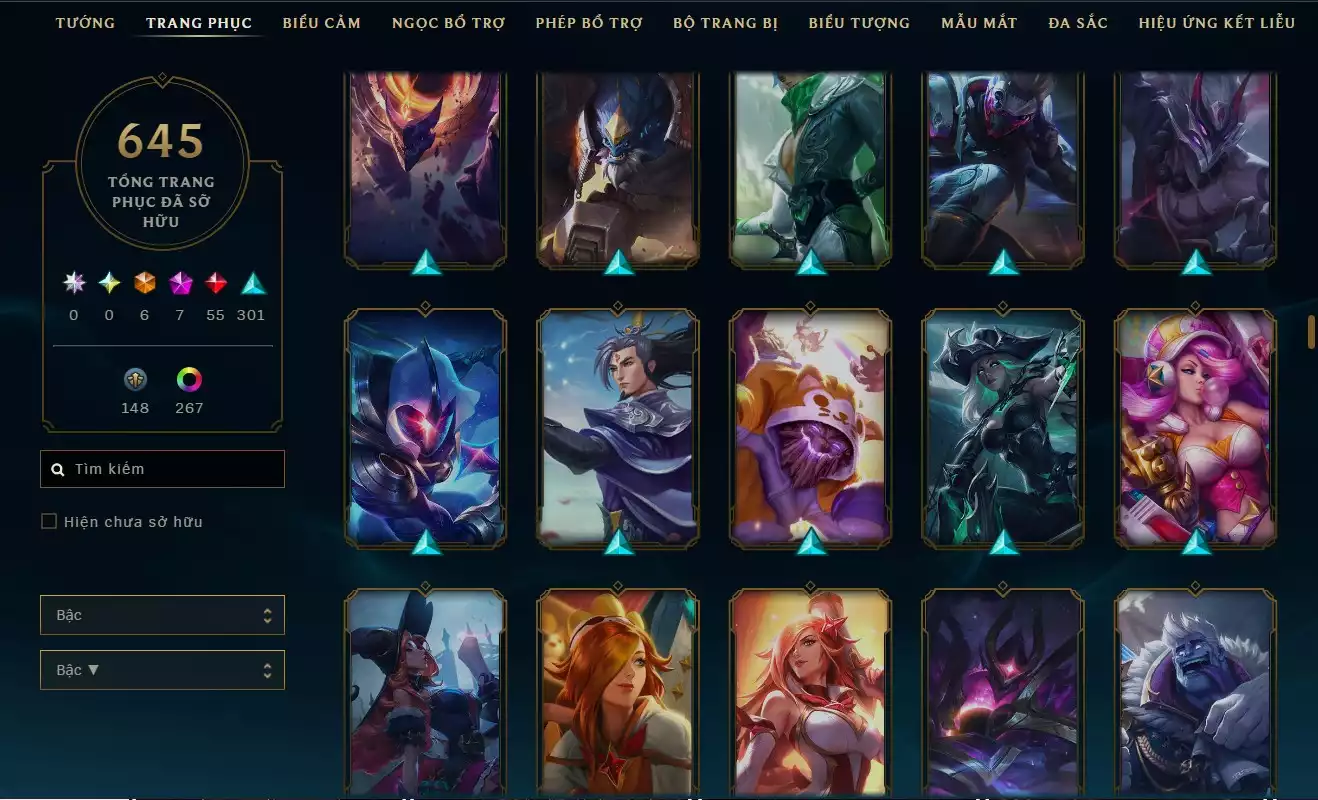Select the yellow mythic rarity star icon
The image size is (1318, 800).
tap(108, 284)
